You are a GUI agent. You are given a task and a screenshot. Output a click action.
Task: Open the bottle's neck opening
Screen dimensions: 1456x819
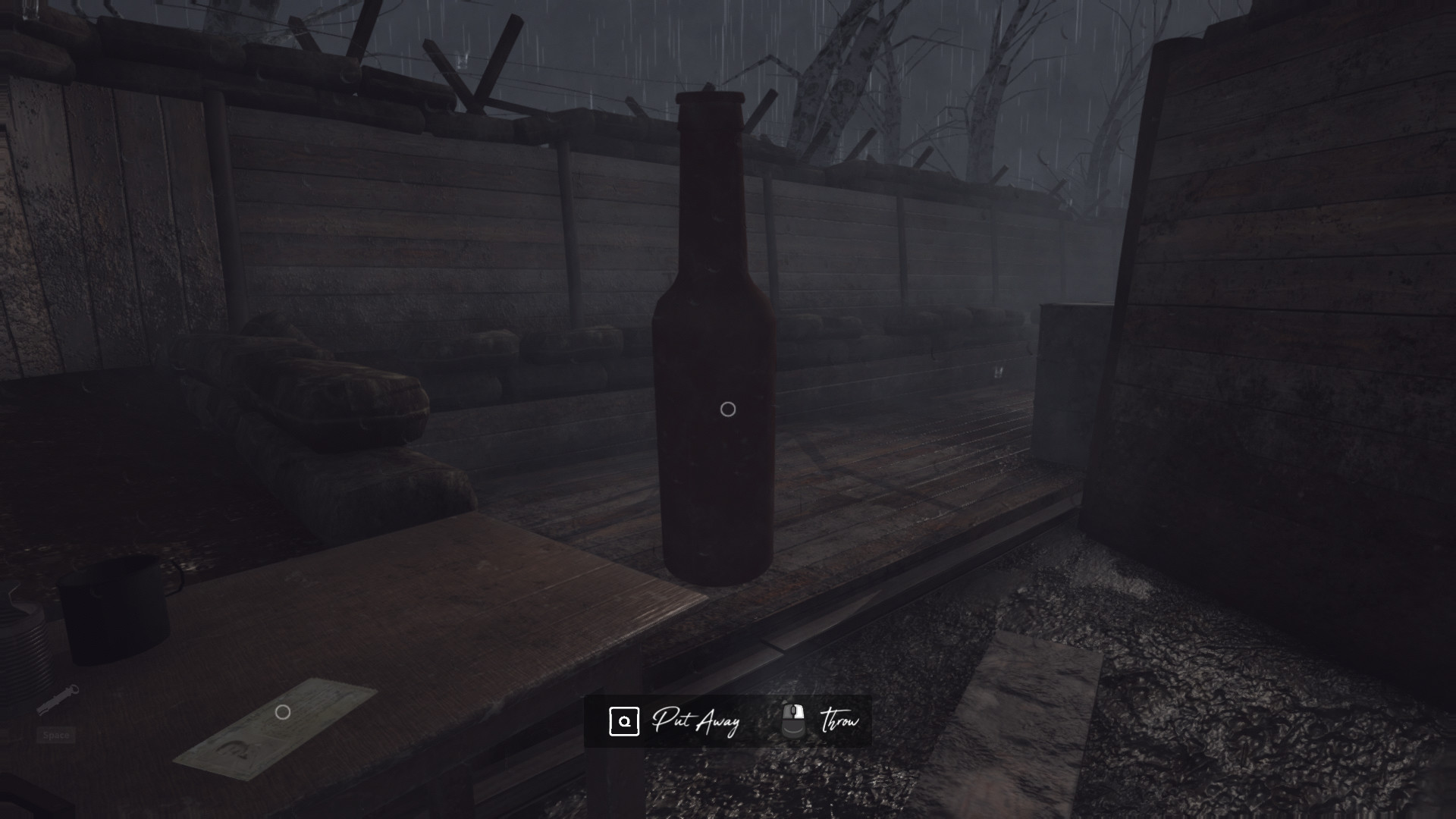pyautogui.click(x=711, y=99)
